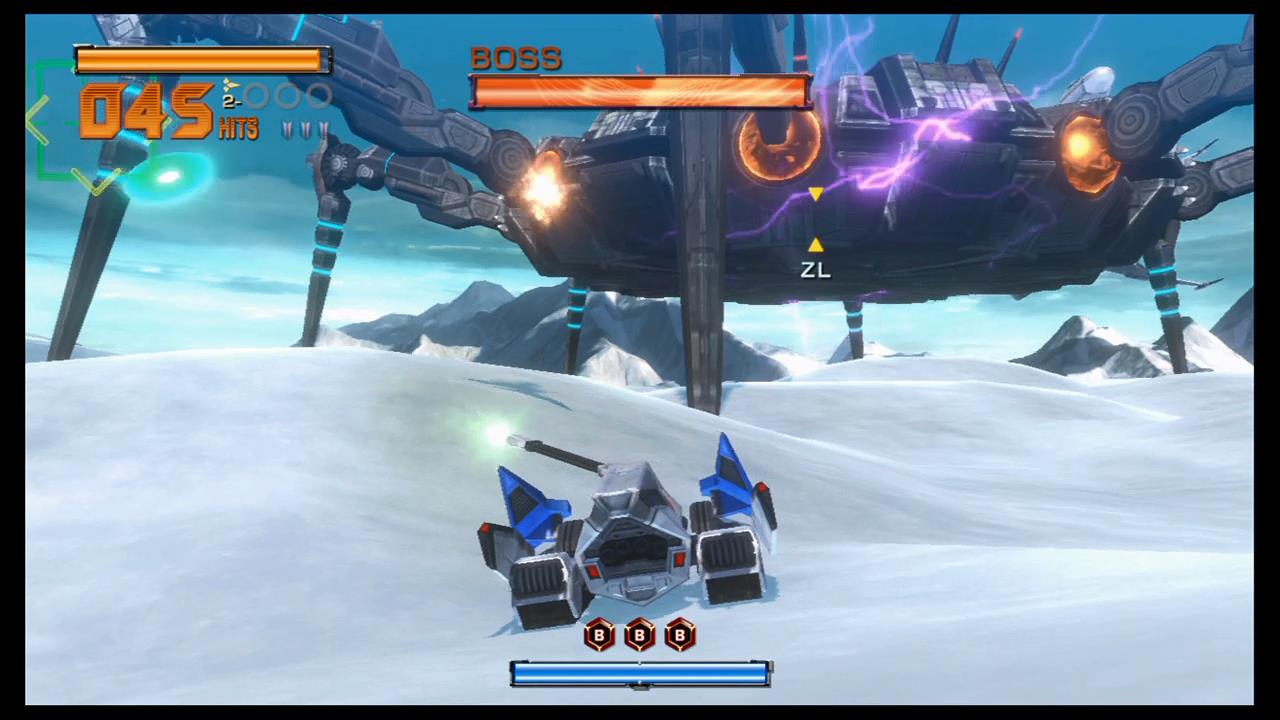Click the leftmost arrow-feather icon under the rings

point(288,130)
